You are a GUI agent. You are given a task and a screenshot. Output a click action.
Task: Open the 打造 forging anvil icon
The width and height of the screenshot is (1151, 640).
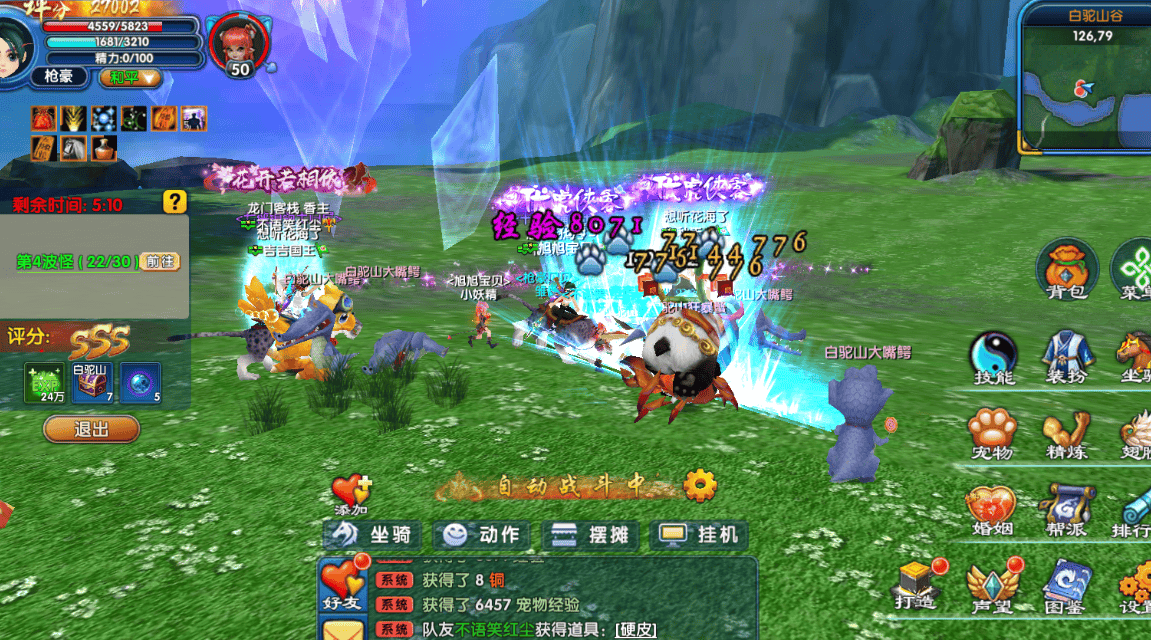(916, 583)
